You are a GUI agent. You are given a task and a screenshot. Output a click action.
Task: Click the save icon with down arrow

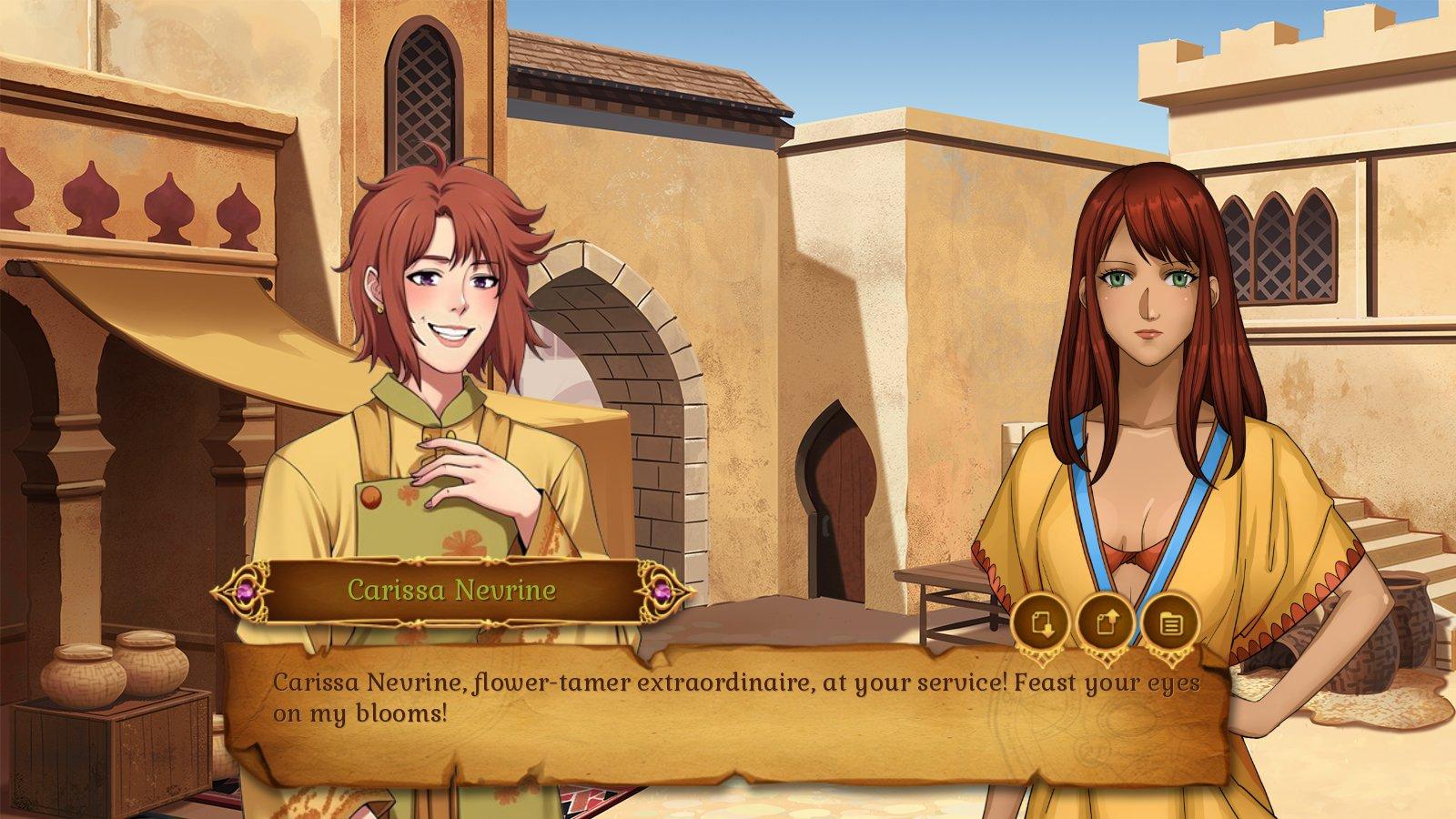tap(1042, 624)
